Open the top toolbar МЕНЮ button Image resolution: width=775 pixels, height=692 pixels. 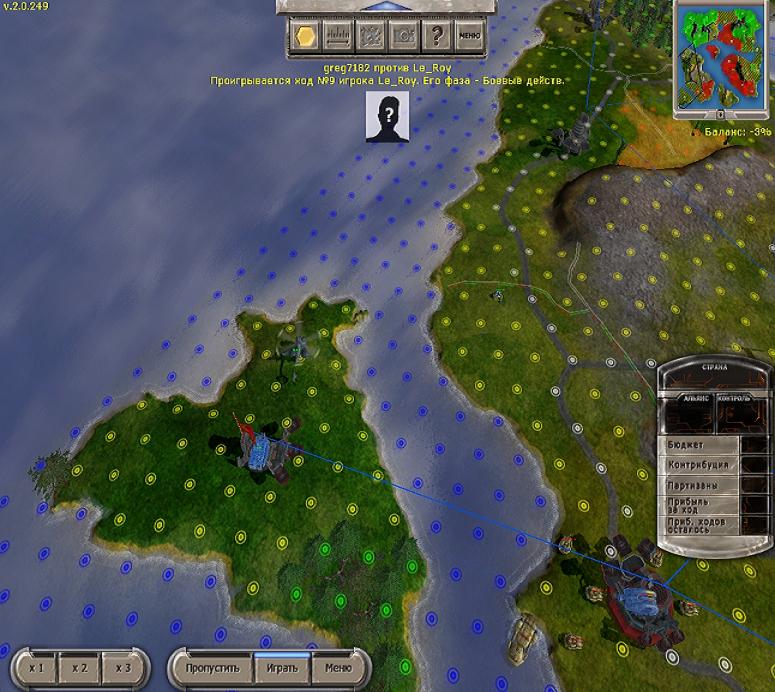[x=469, y=36]
